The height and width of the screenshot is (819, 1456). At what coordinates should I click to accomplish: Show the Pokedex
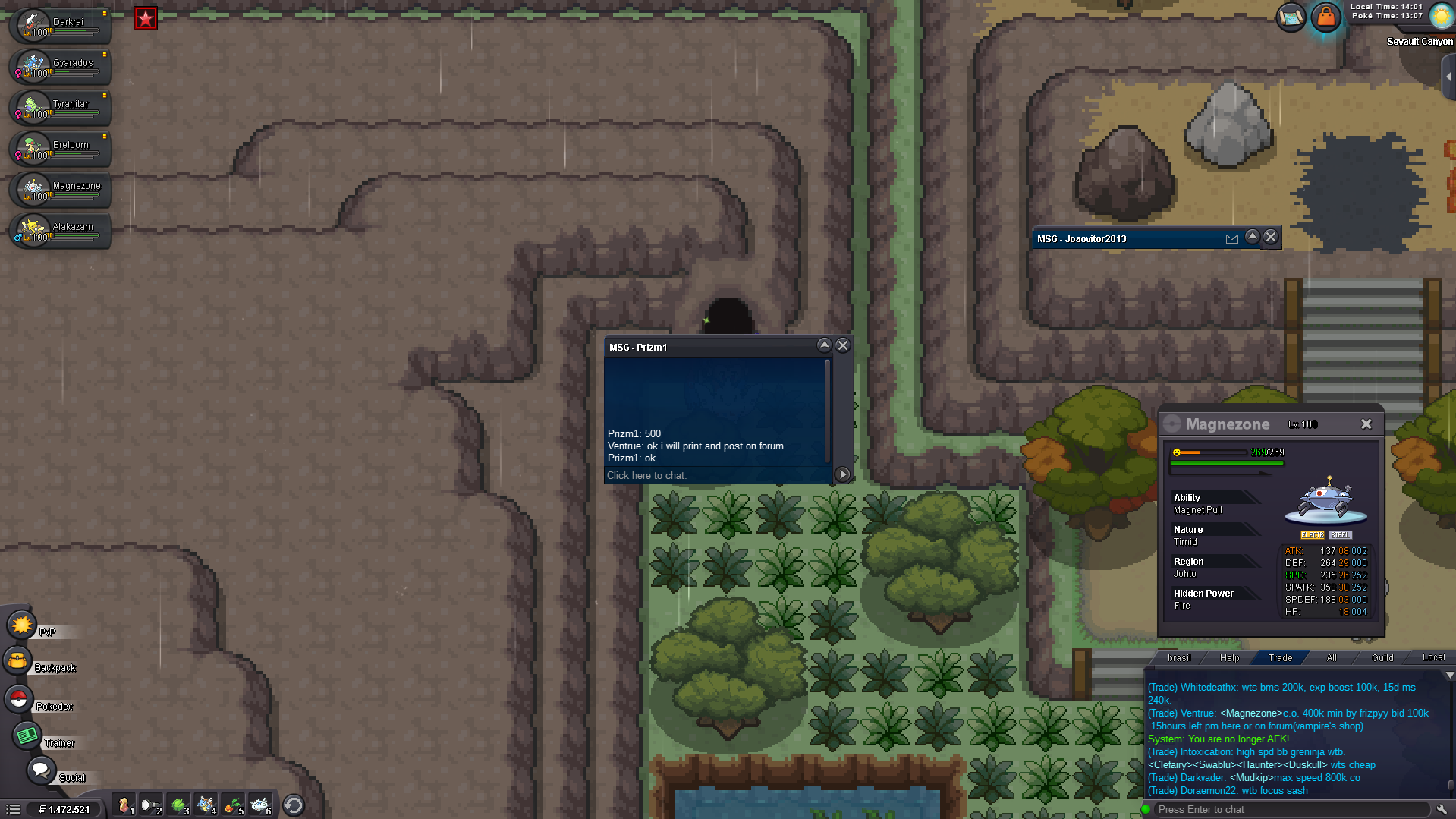tap(19, 699)
